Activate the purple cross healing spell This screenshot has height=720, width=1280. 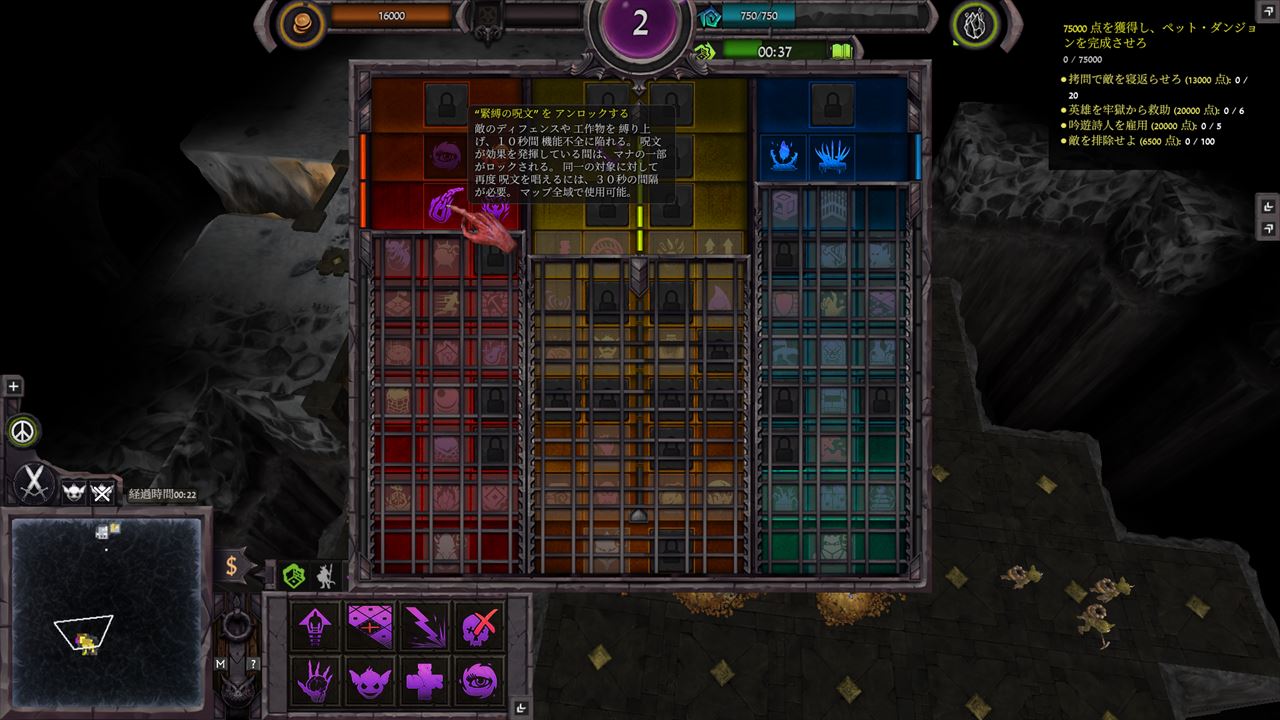pyautogui.click(x=424, y=682)
